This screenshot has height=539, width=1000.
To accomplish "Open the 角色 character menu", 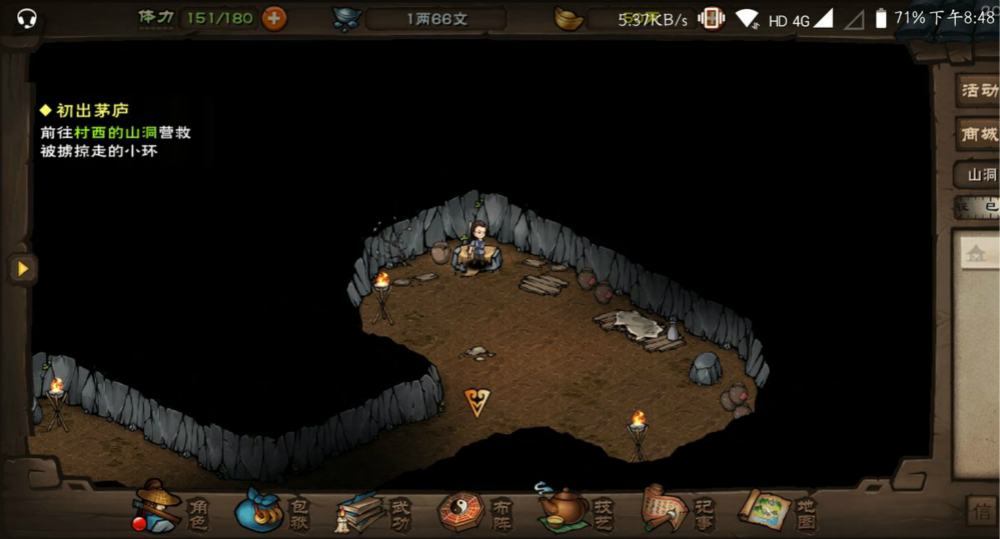I will point(170,509).
